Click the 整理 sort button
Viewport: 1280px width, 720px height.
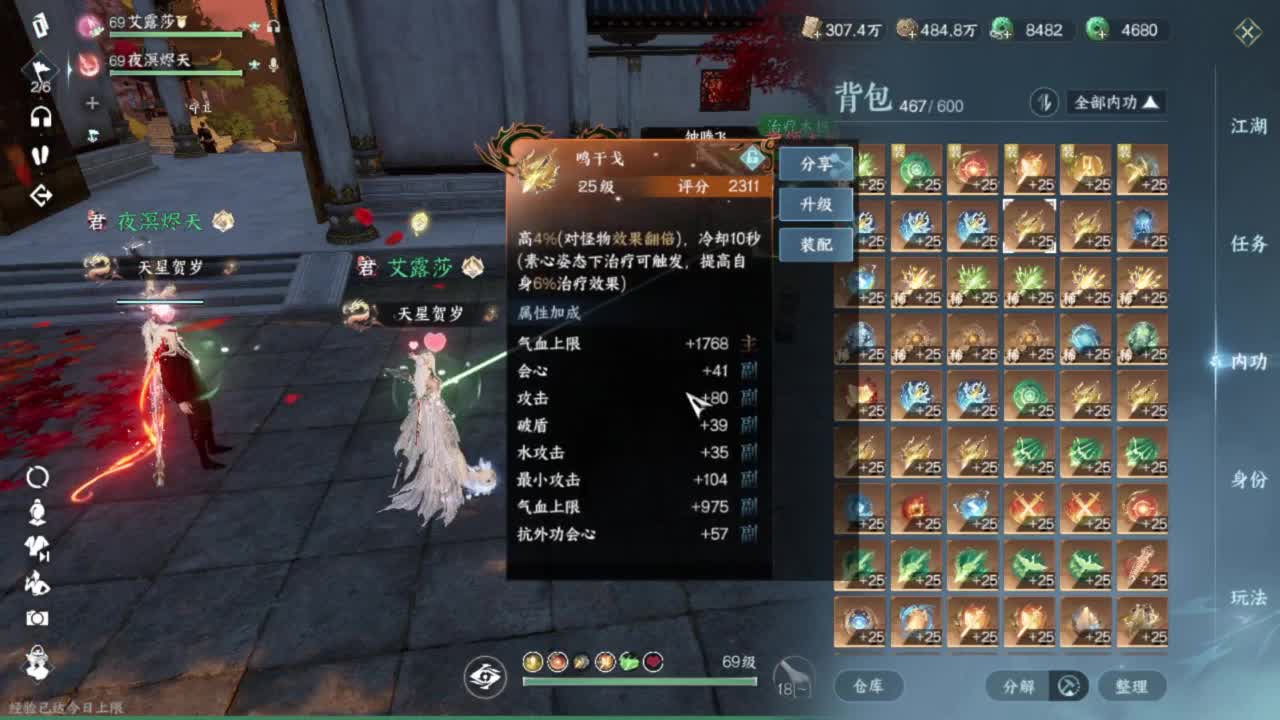tap(1132, 686)
